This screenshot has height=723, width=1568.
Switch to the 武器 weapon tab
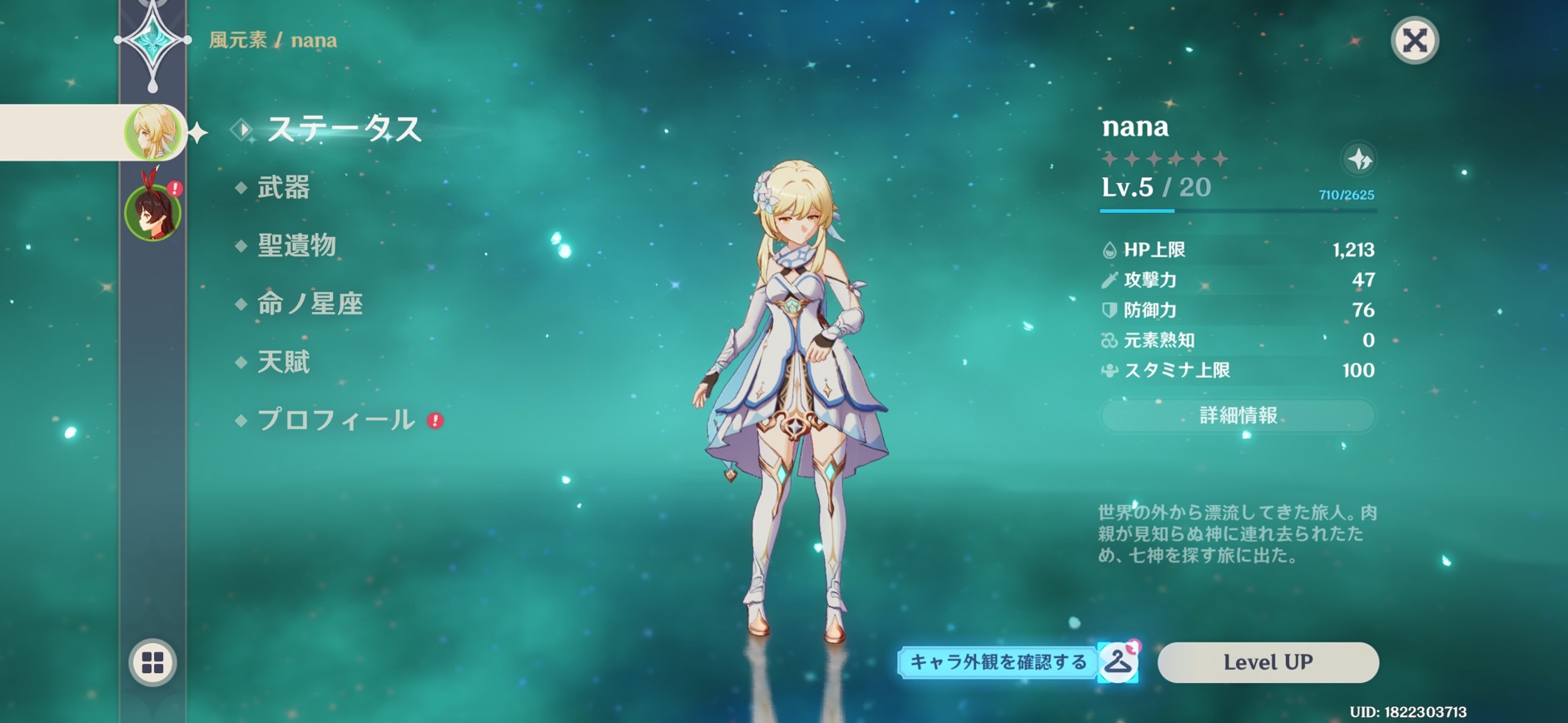(x=283, y=187)
